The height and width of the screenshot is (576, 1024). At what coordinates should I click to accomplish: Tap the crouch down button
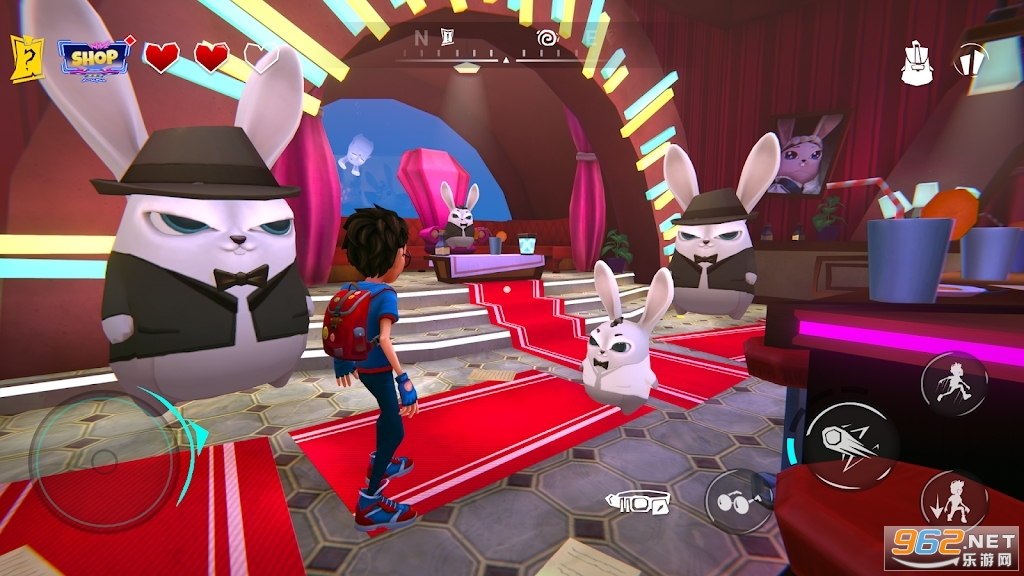(x=953, y=501)
